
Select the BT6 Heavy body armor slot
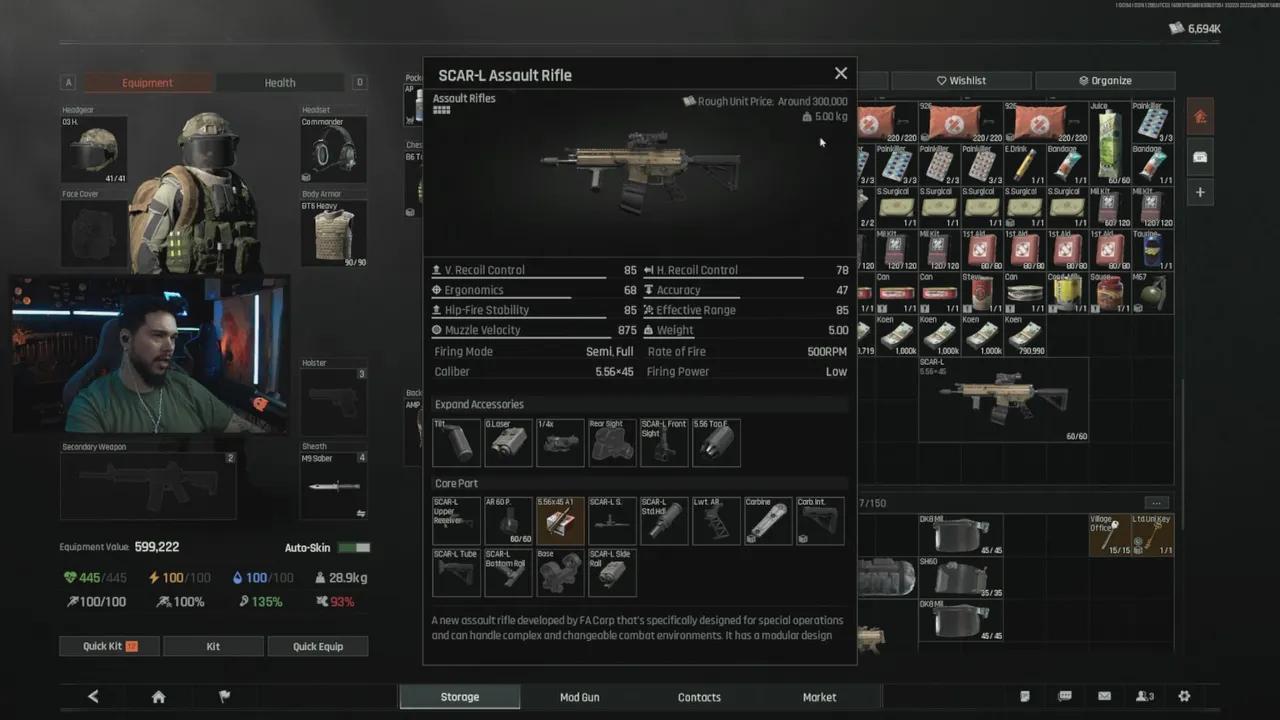pyautogui.click(x=334, y=234)
